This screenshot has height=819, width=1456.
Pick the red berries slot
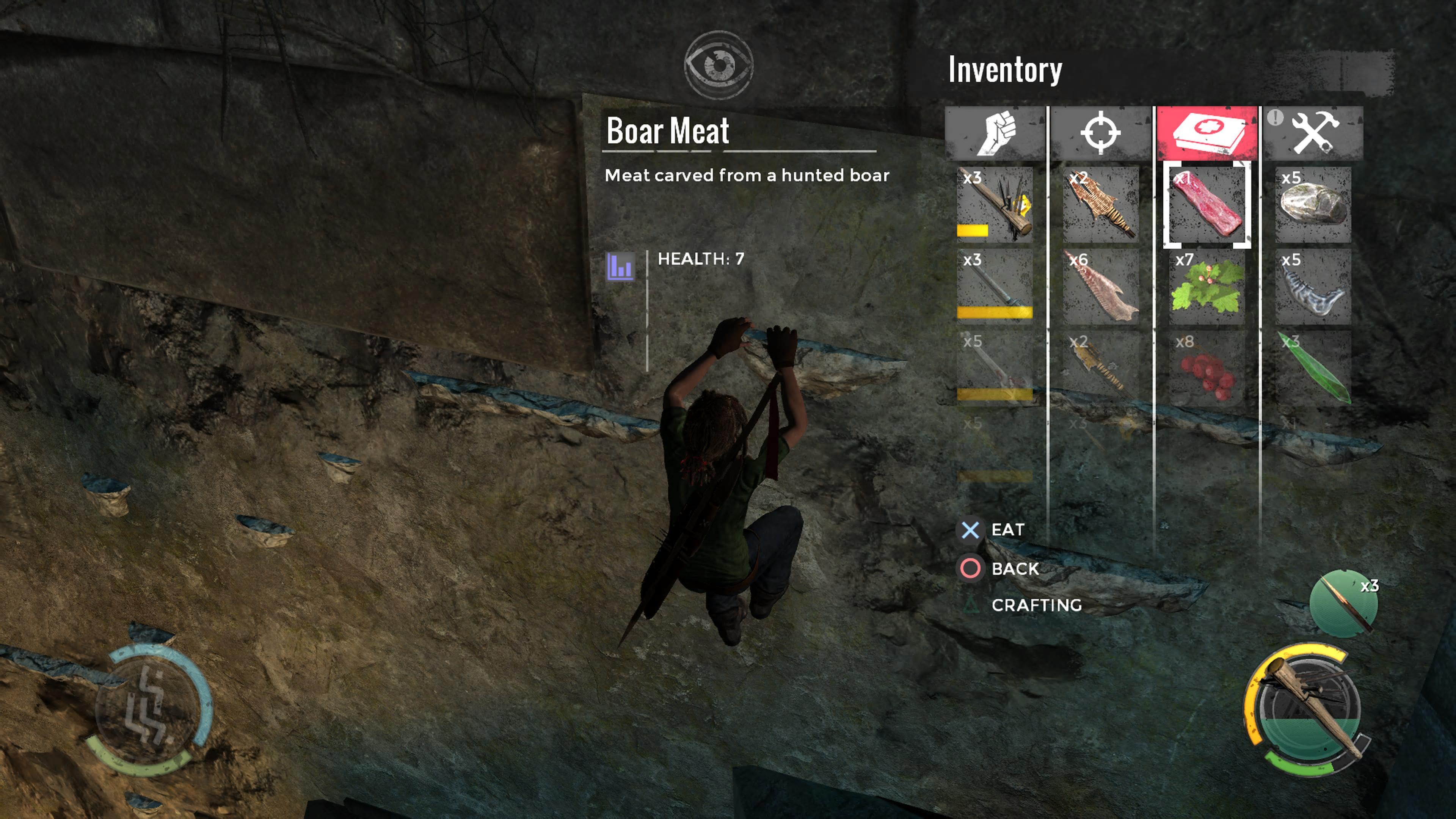click(x=1207, y=369)
